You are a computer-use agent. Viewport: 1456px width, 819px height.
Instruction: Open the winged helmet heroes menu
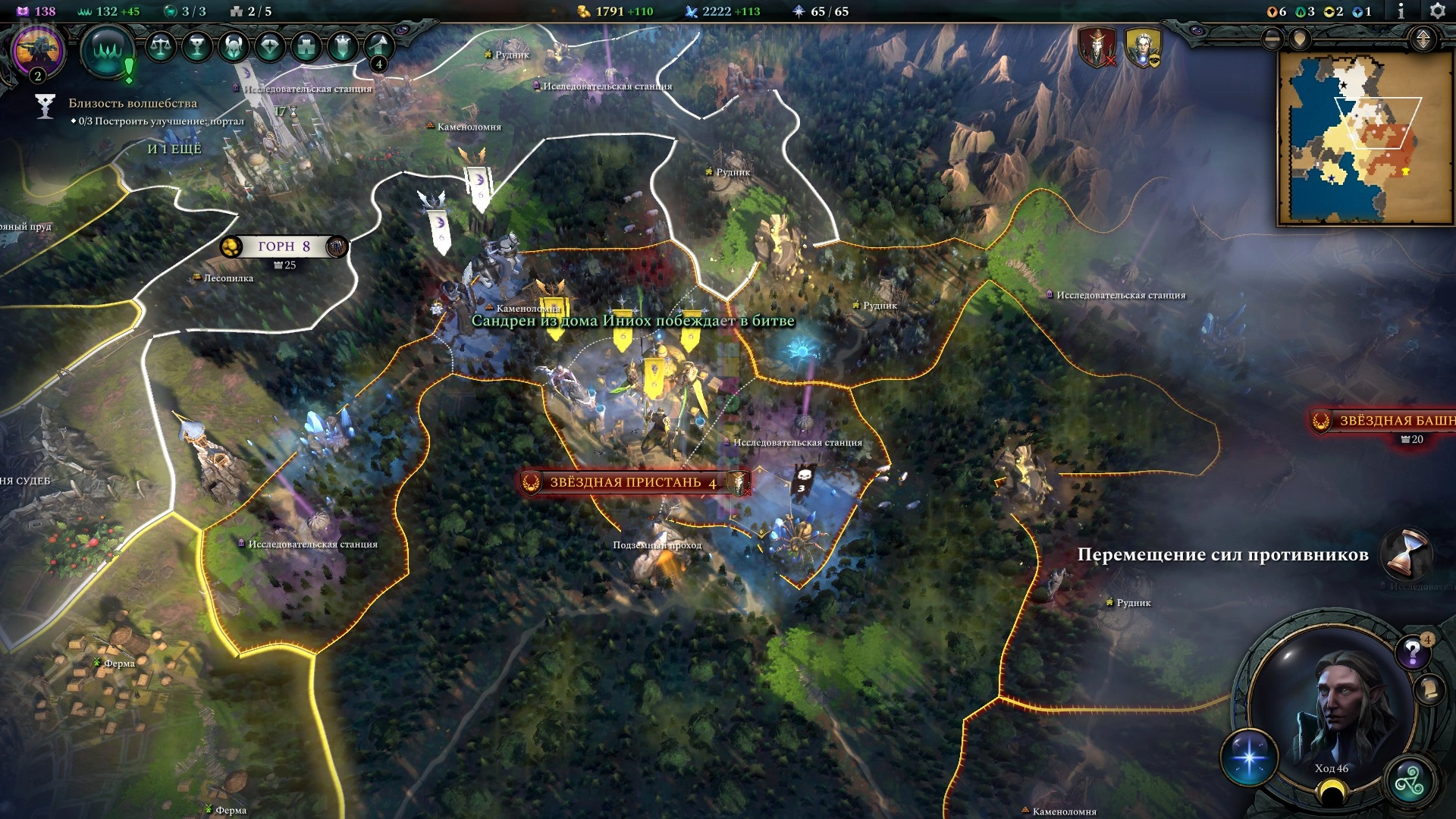[234, 47]
